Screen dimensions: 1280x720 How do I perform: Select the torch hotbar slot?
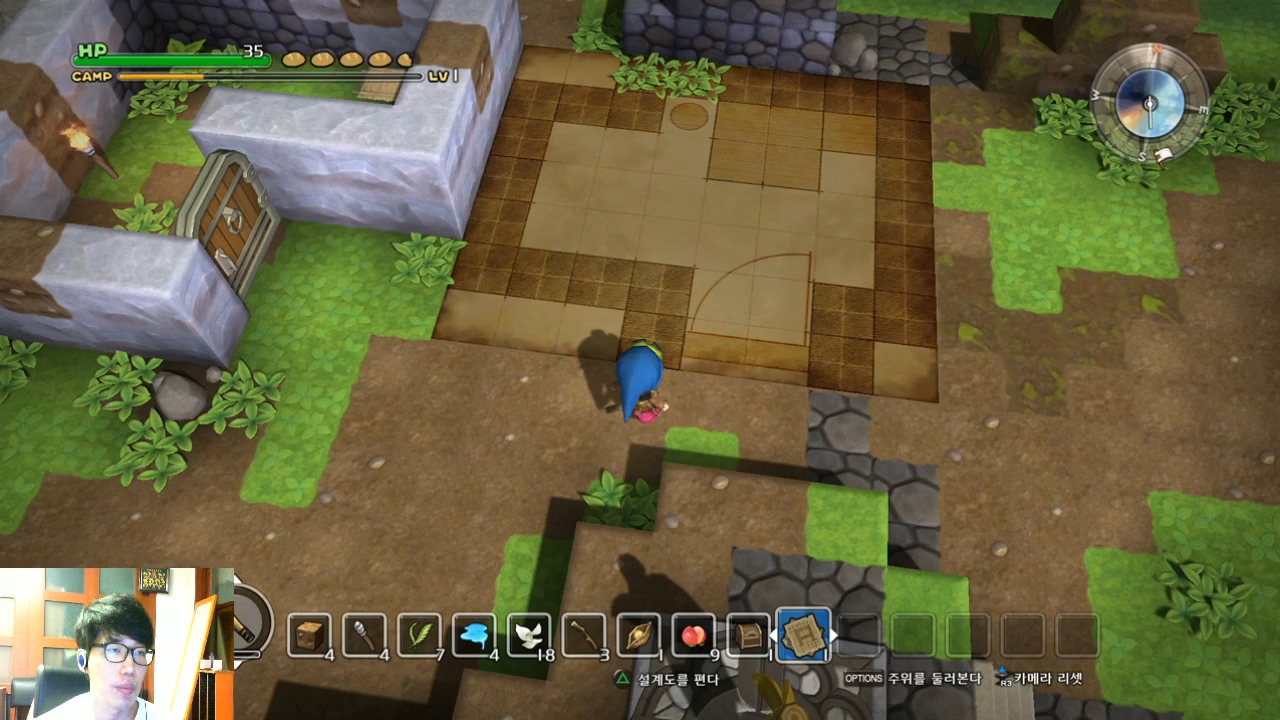(364, 635)
